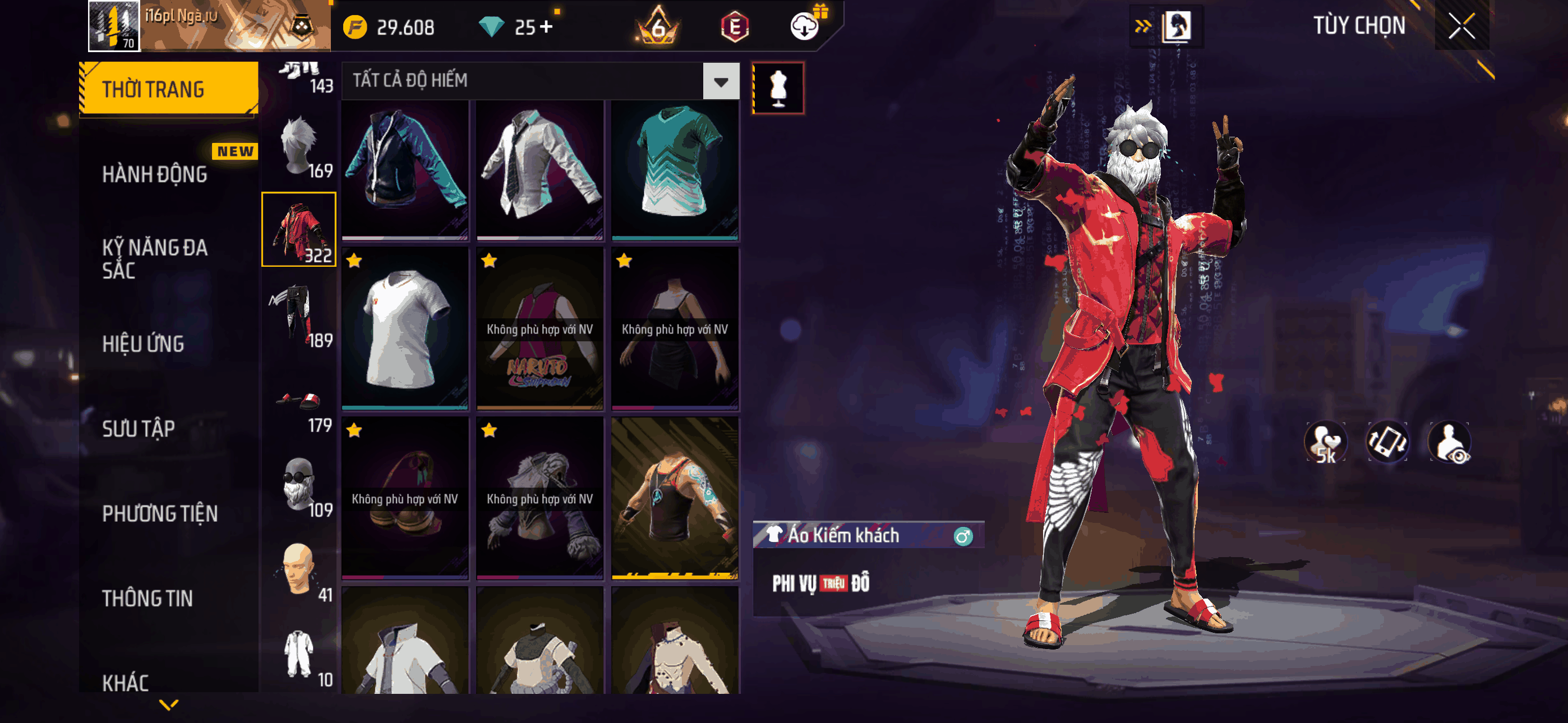This screenshot has height=723, width=1568.
Task: Open the TÙY CHỌN options
Action: click(1359, 26)
